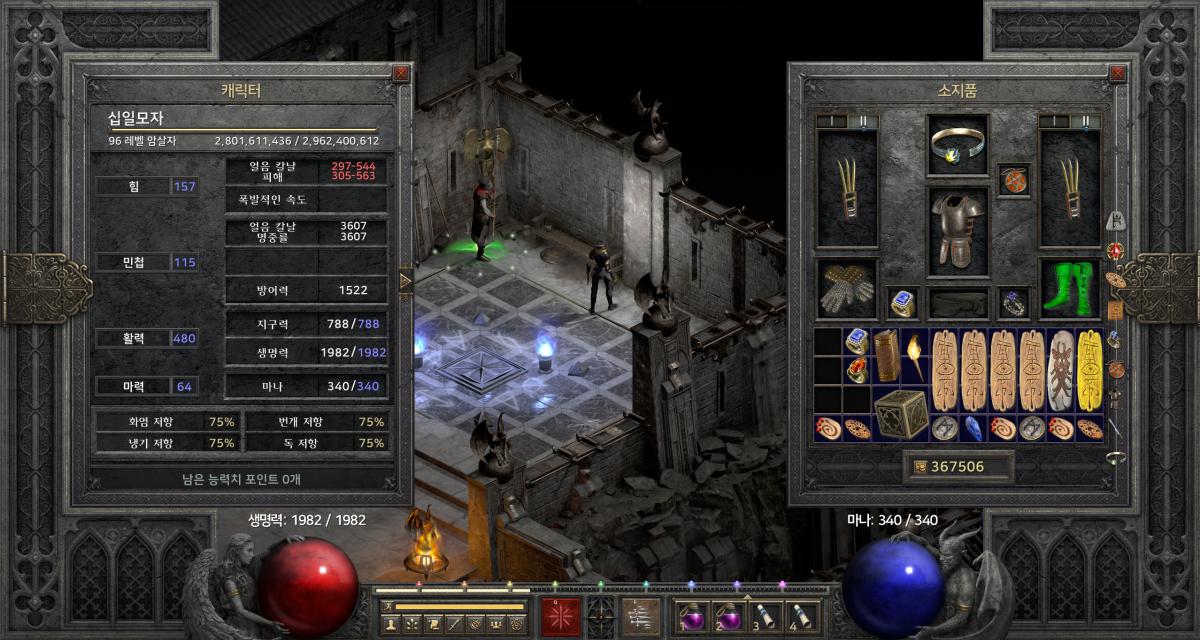1200x640 pixels.
Task: Expand the character panel side arrow
Action: click(x=405, y=281)
